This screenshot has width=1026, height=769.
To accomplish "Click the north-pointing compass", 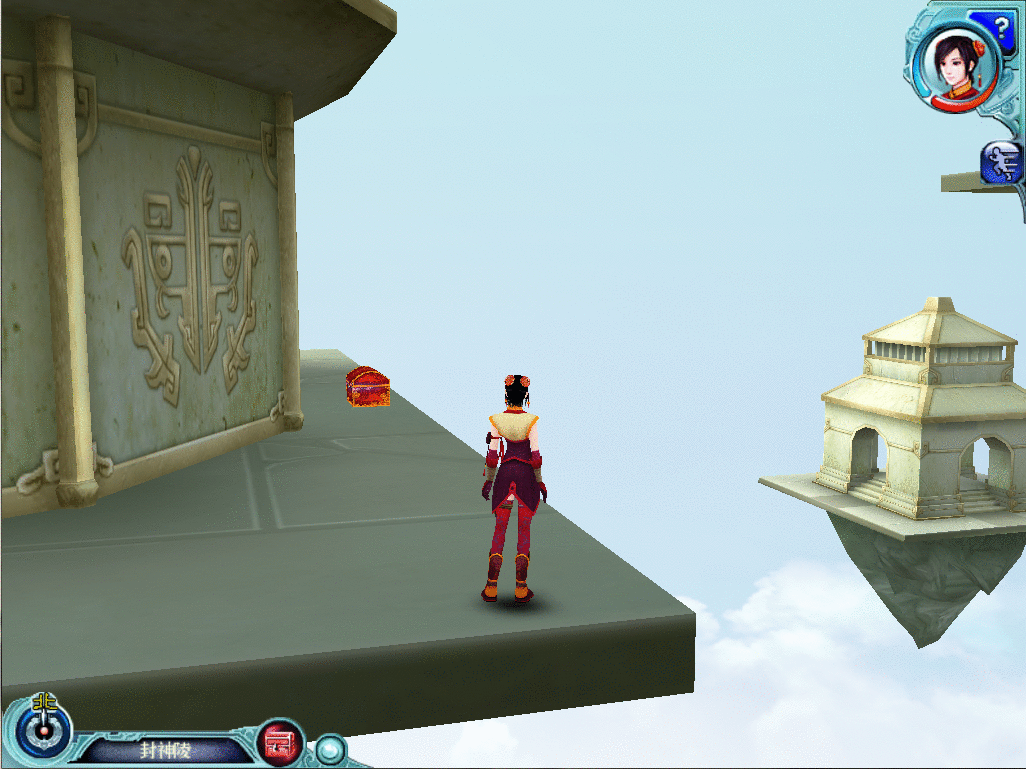I will (44, 729).
